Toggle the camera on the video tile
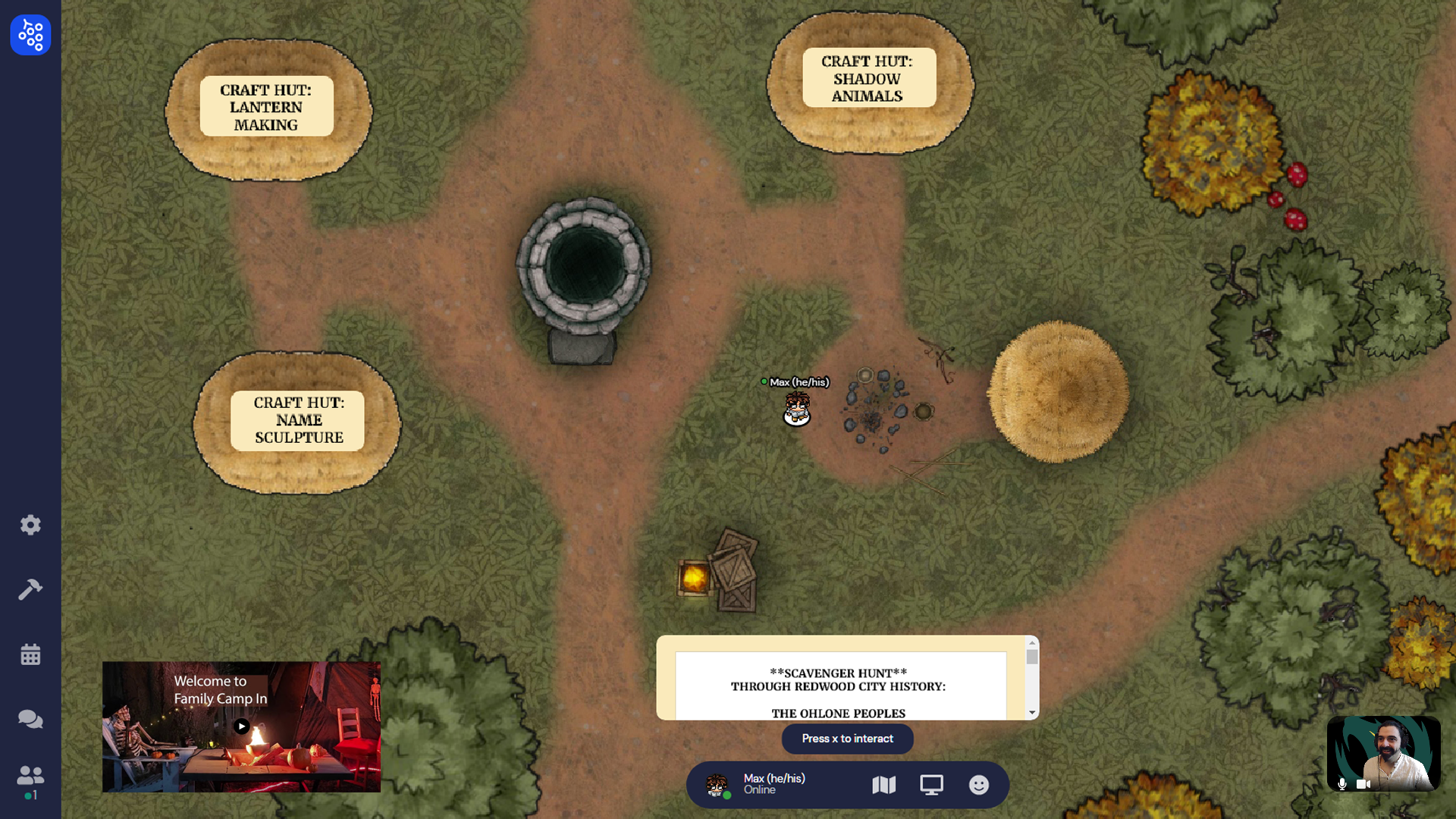Screen dimensions: 1456x819 point(1363,784)
